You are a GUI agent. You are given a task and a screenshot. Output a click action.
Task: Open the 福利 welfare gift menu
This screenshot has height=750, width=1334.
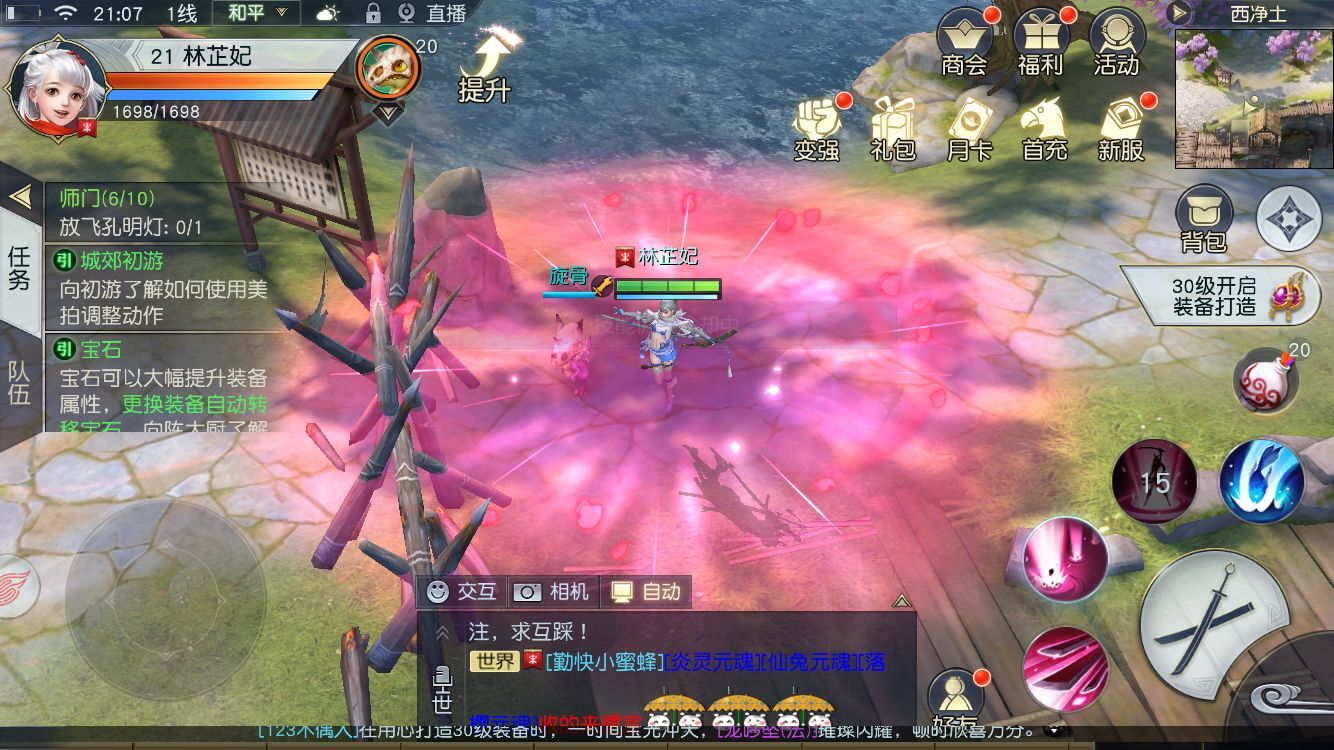1040,43
